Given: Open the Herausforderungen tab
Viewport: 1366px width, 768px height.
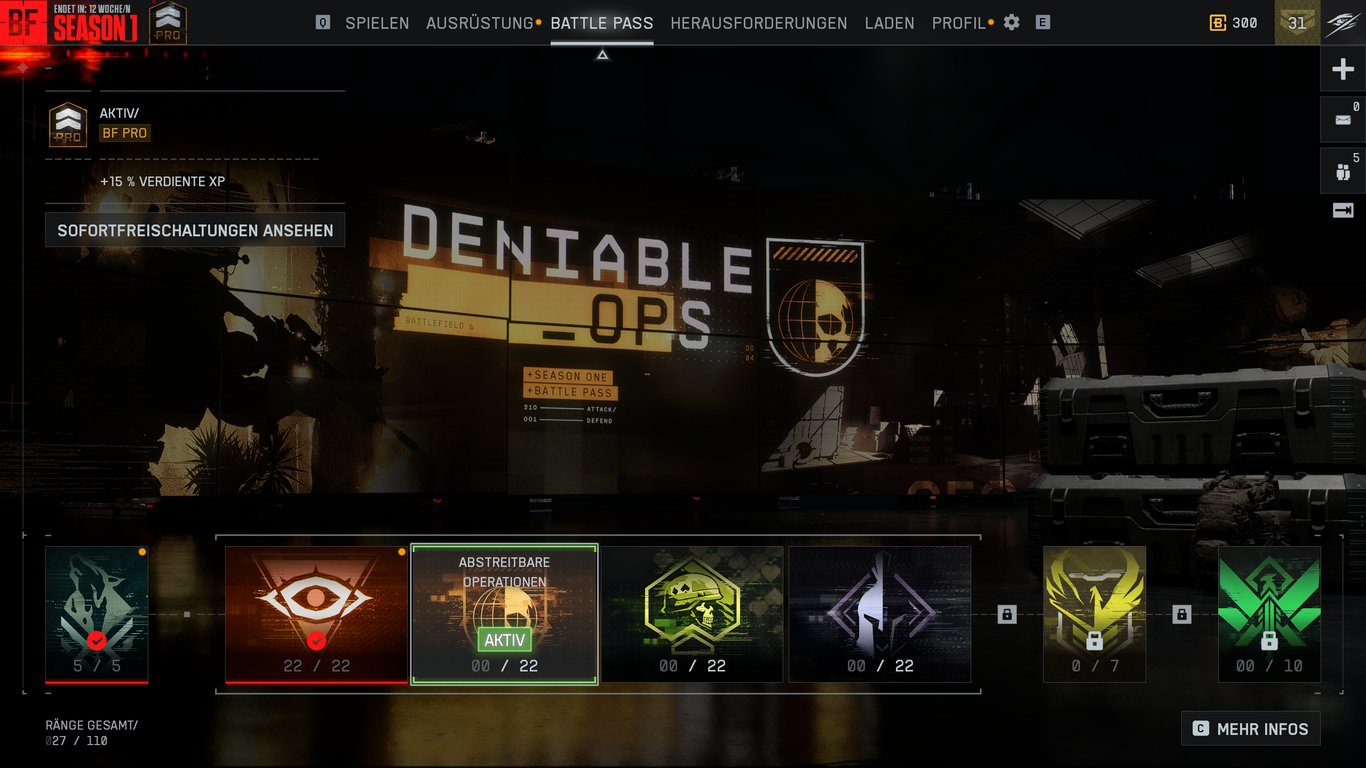Looking at the screenshot, I should tap(758, 23).
